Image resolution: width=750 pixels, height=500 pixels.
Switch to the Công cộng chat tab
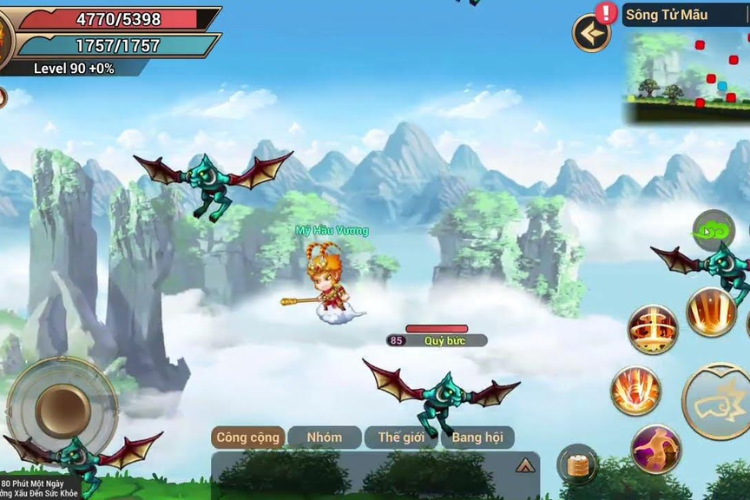click(248, 437)
